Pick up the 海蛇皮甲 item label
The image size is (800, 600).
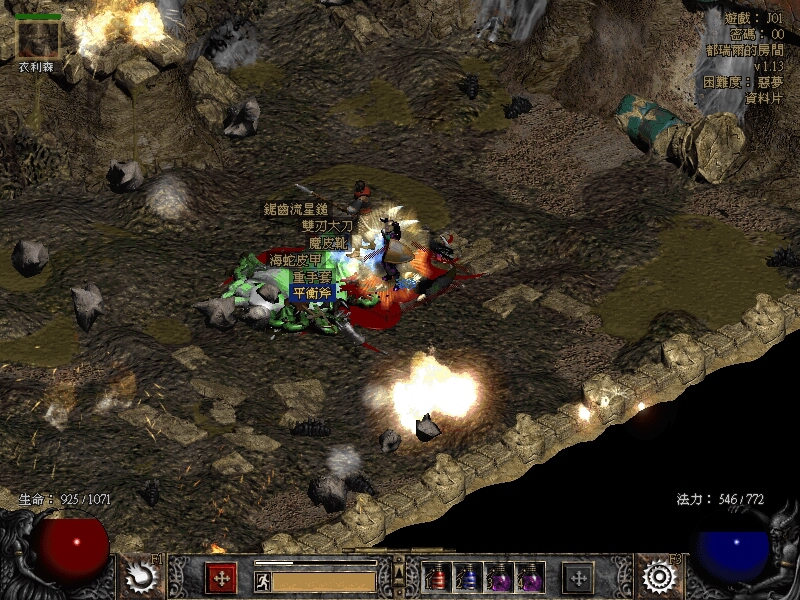coord(296,260)
